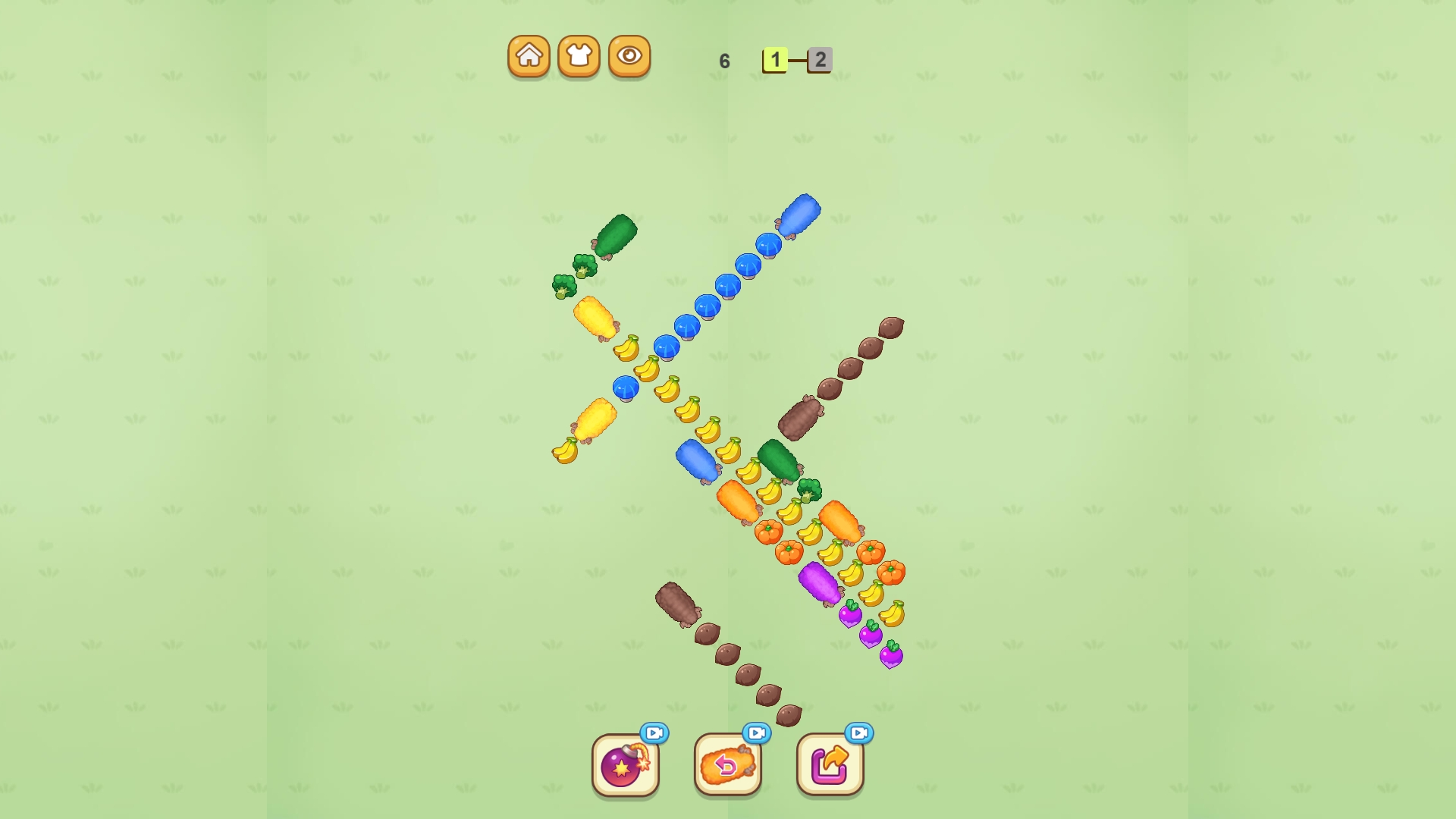The width and height of the screenshot is (1456, 819).
Task: Click the camera ad badge on the undo power-up
Action: pos(756,733)
